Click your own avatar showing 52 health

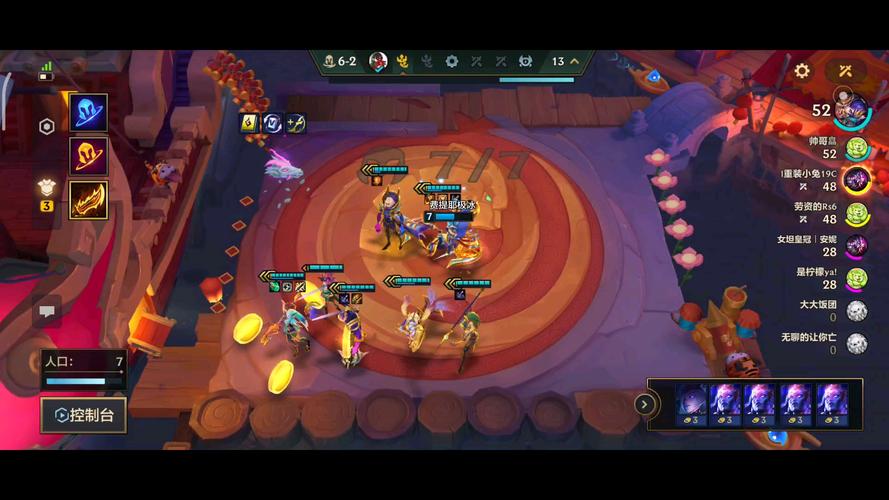click(x=852, y=108)
